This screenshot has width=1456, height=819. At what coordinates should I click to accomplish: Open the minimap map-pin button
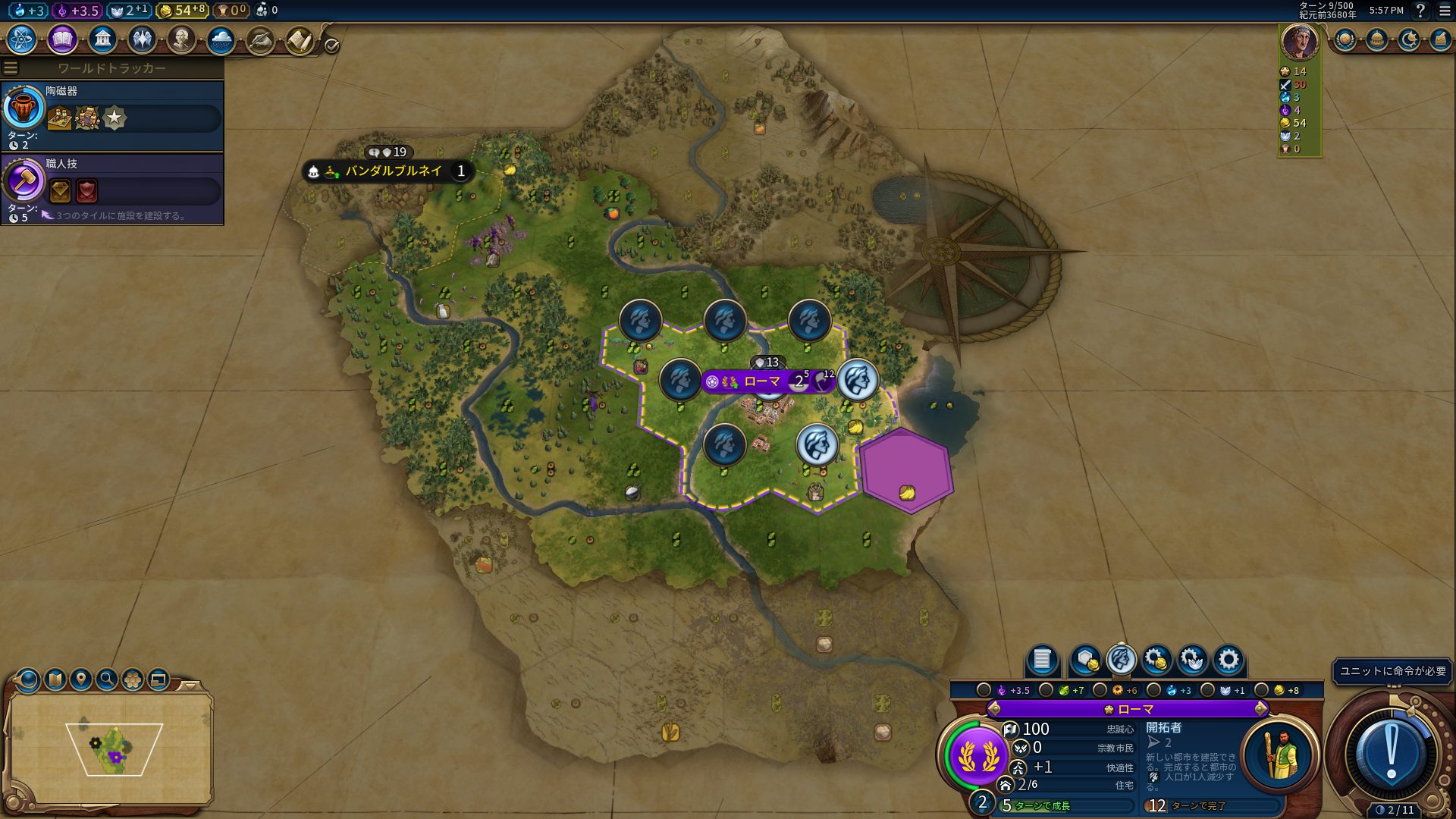[x=81, y=679]
